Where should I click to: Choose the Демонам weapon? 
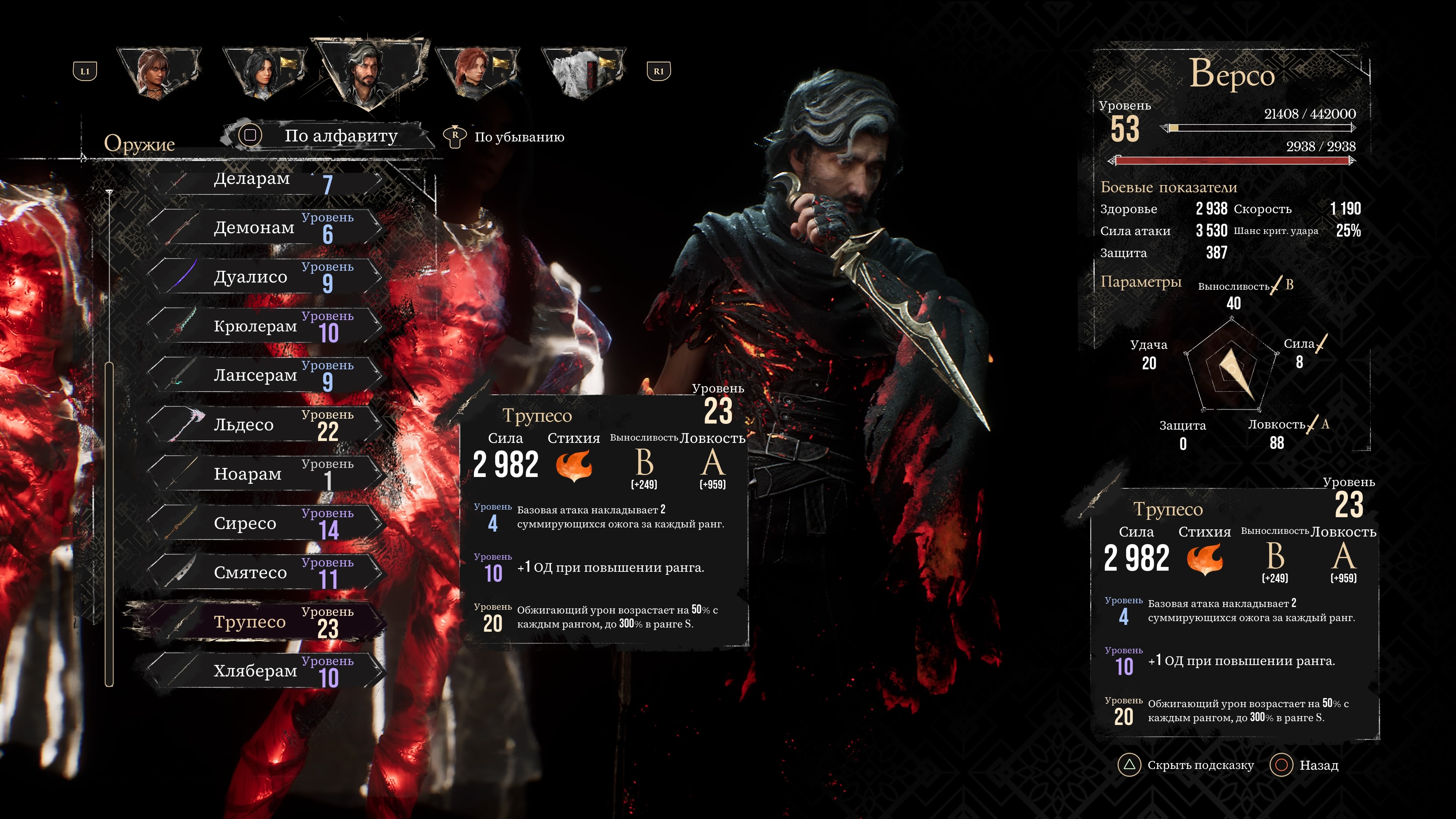pos(266,228)
